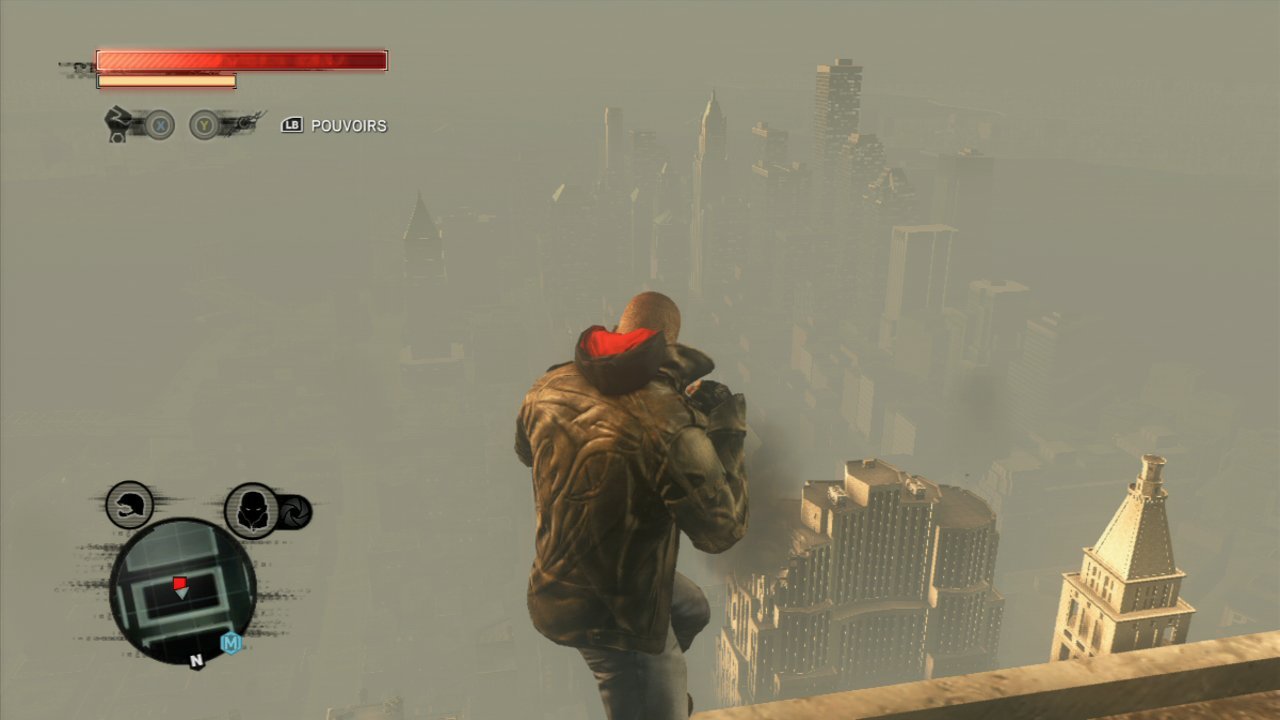Viewport: 1280px width, 720px height.
Task: Select the aperture shutter power icon
Action: [293, 512]
